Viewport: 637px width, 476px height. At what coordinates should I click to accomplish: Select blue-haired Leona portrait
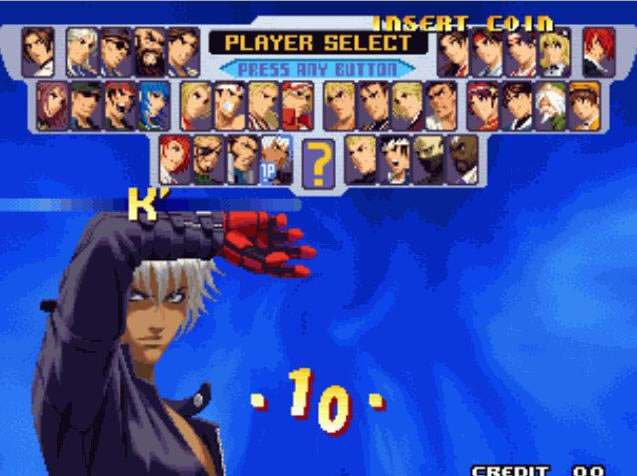pyautogui.click(x=154, y=106)
